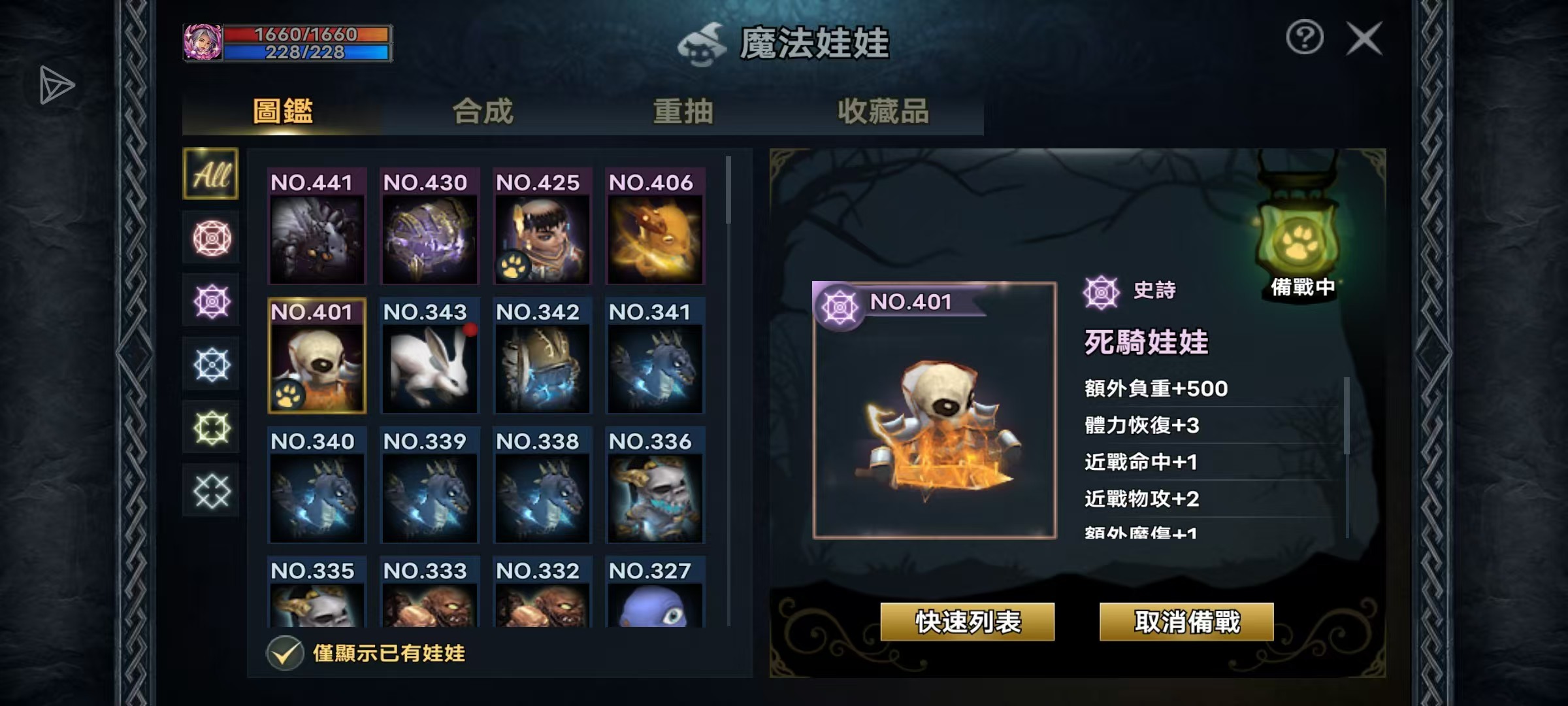This screenshot has height=706, width=1568.
Task: Switch to the 重抽 tab
Action: pos(683,111)
